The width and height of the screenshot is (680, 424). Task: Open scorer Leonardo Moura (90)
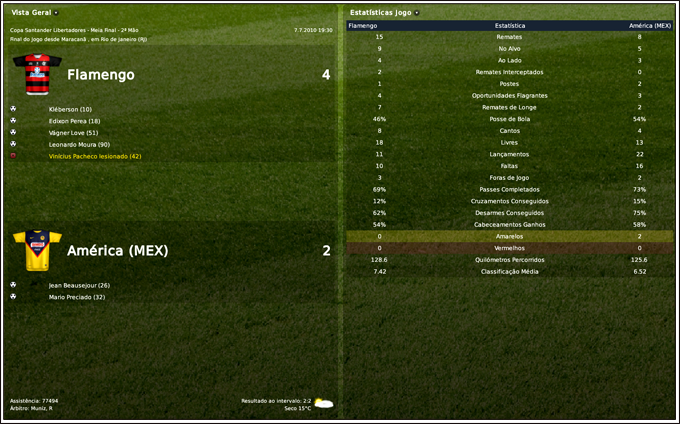pos(79,145)
